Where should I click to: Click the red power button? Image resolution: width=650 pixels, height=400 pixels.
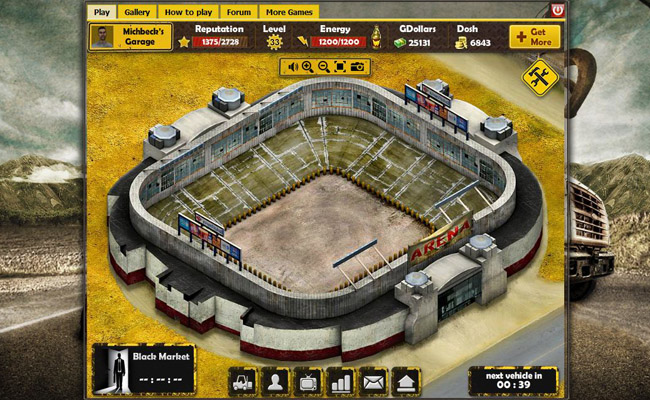tap(556, 10)
